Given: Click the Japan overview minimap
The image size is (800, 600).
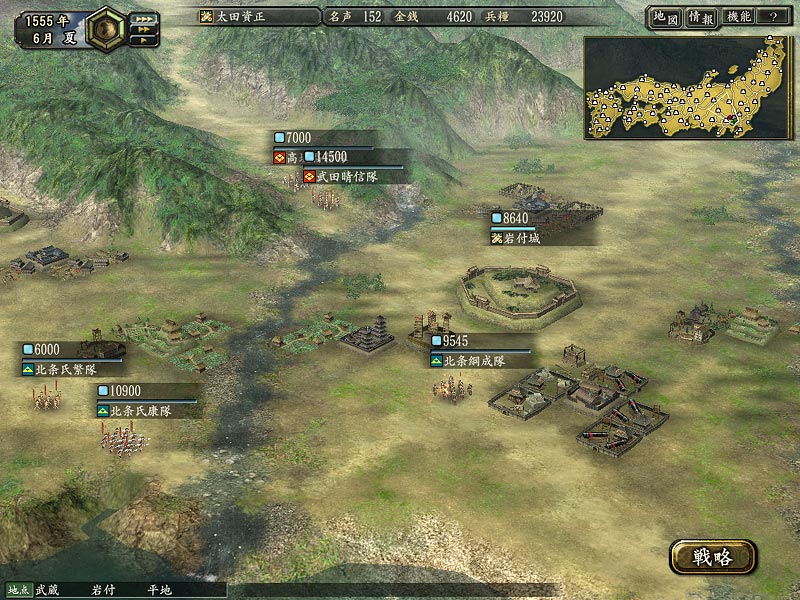Looking at the screenshot, I should 684,87.
